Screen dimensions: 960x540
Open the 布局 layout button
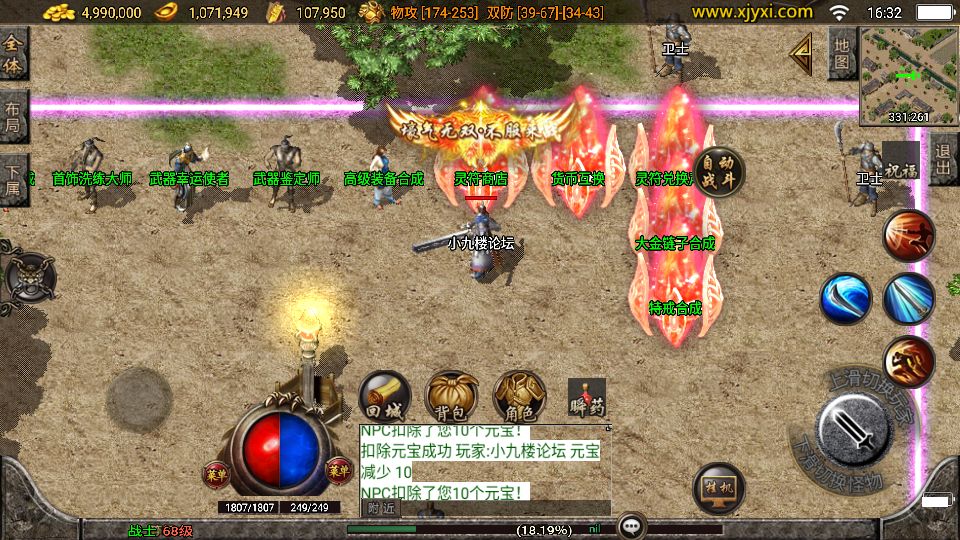(x=13, y=117)
